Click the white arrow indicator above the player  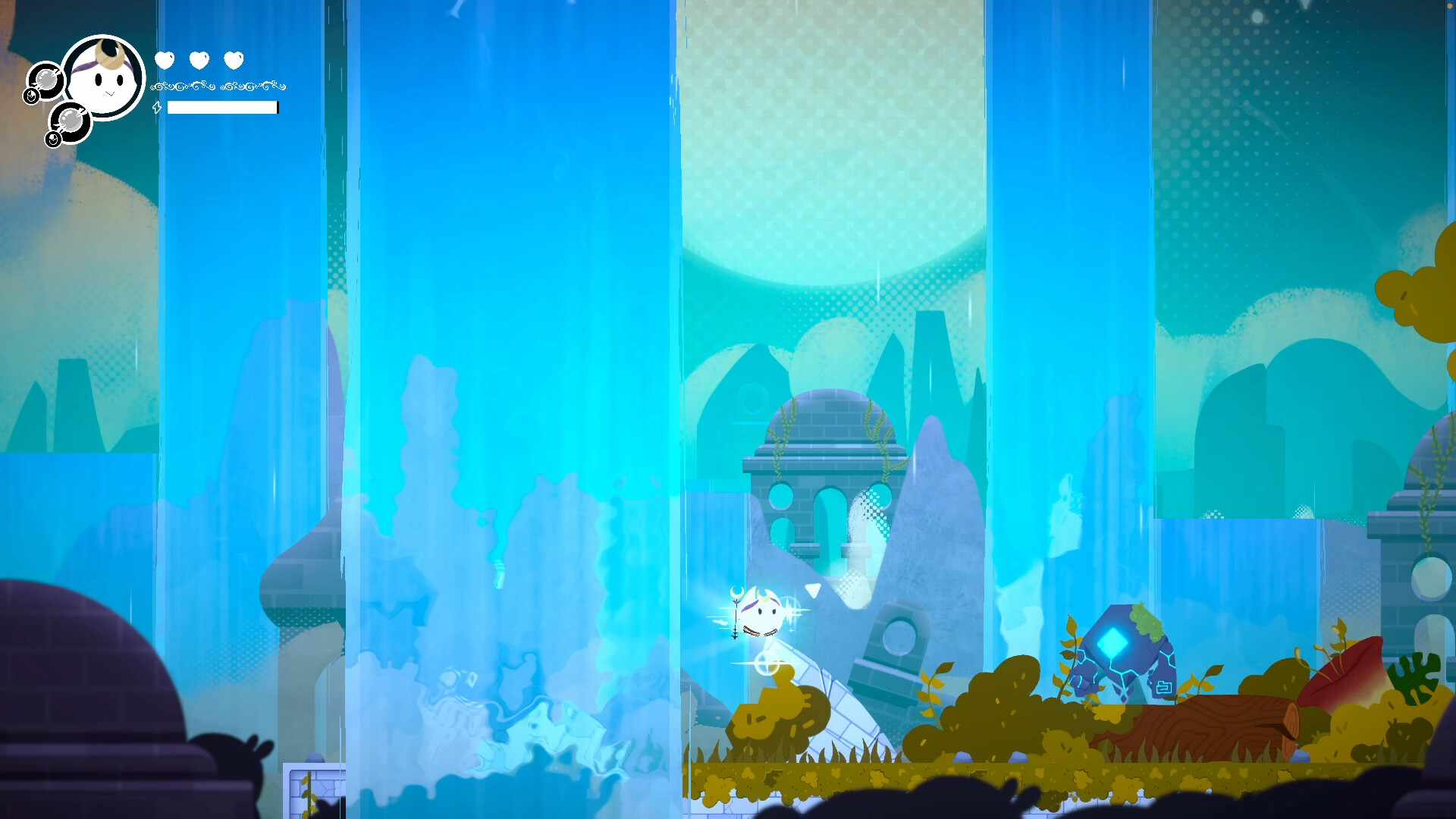pyautogui.click(x=811, y=591)
